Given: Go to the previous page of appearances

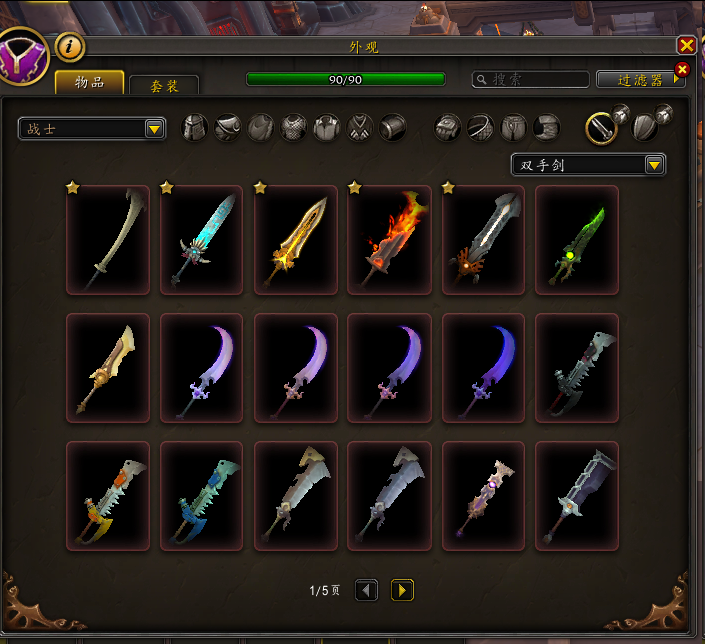Looking at the screenshot, I should pos(367,591).
